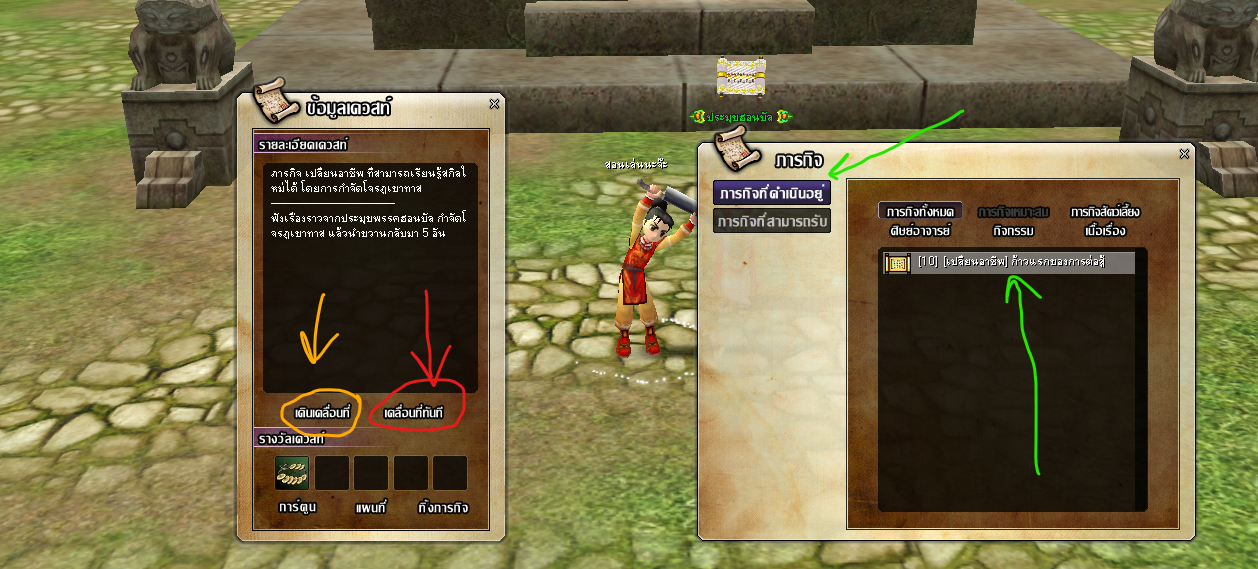Screen dimensions: 1258x569
Task: Open the ภารกิจที่สามารถรับ tab
Action: point(772,221)
